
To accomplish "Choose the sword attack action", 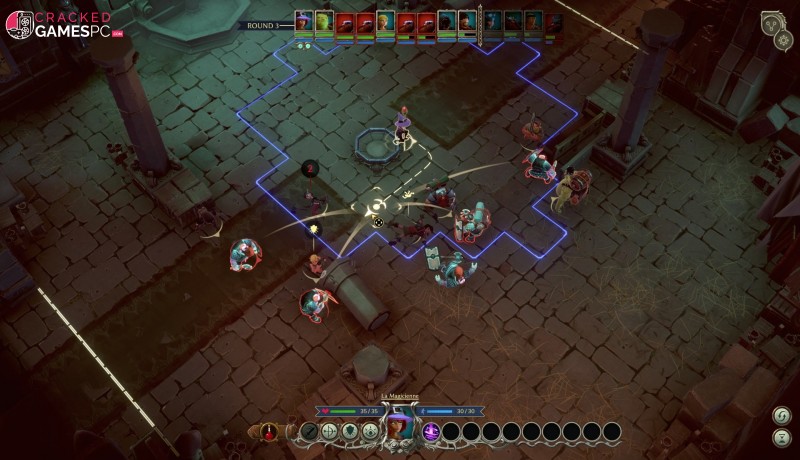I will tap(310, 432).
